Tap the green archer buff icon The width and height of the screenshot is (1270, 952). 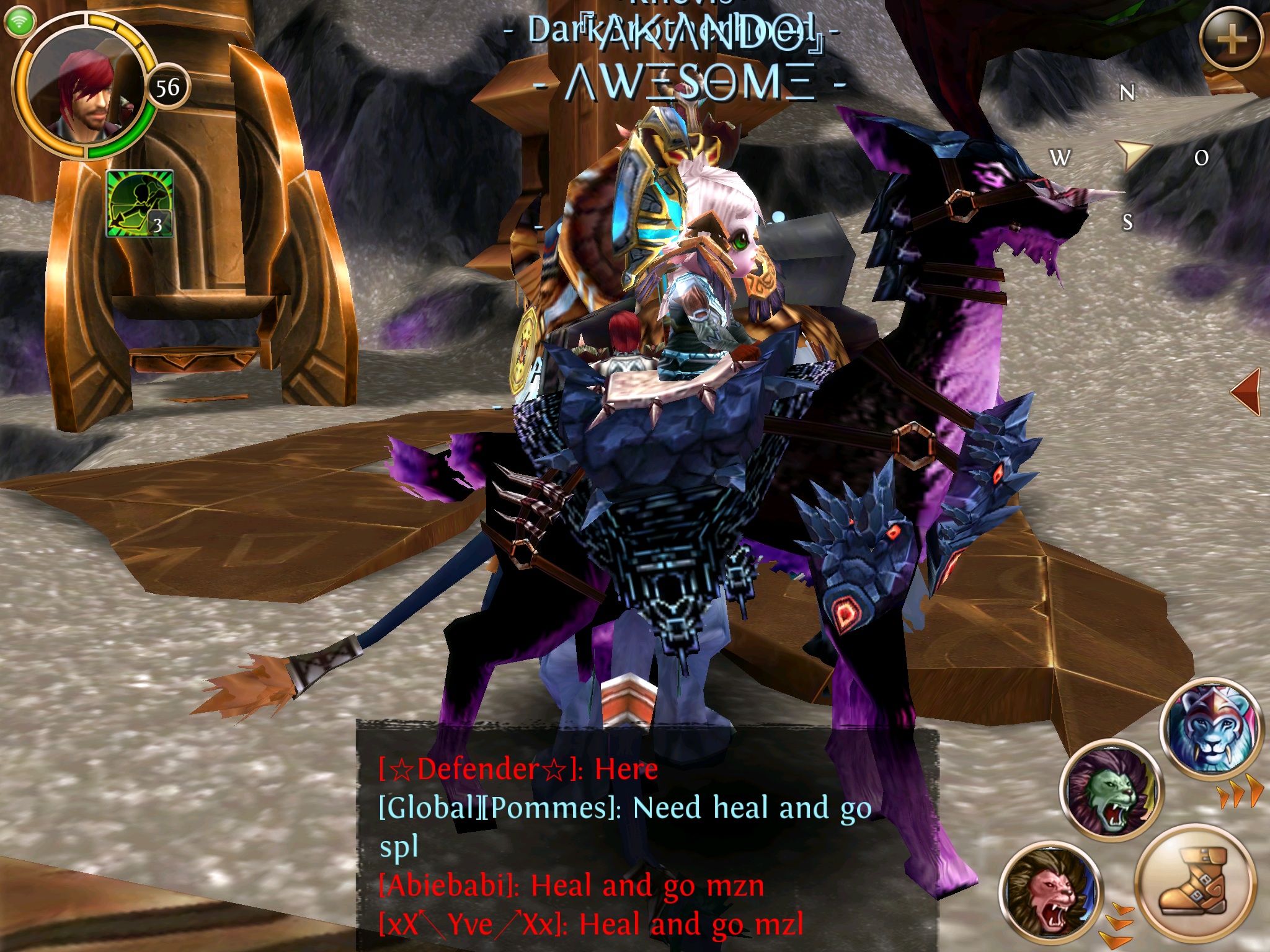click(140, 204)
